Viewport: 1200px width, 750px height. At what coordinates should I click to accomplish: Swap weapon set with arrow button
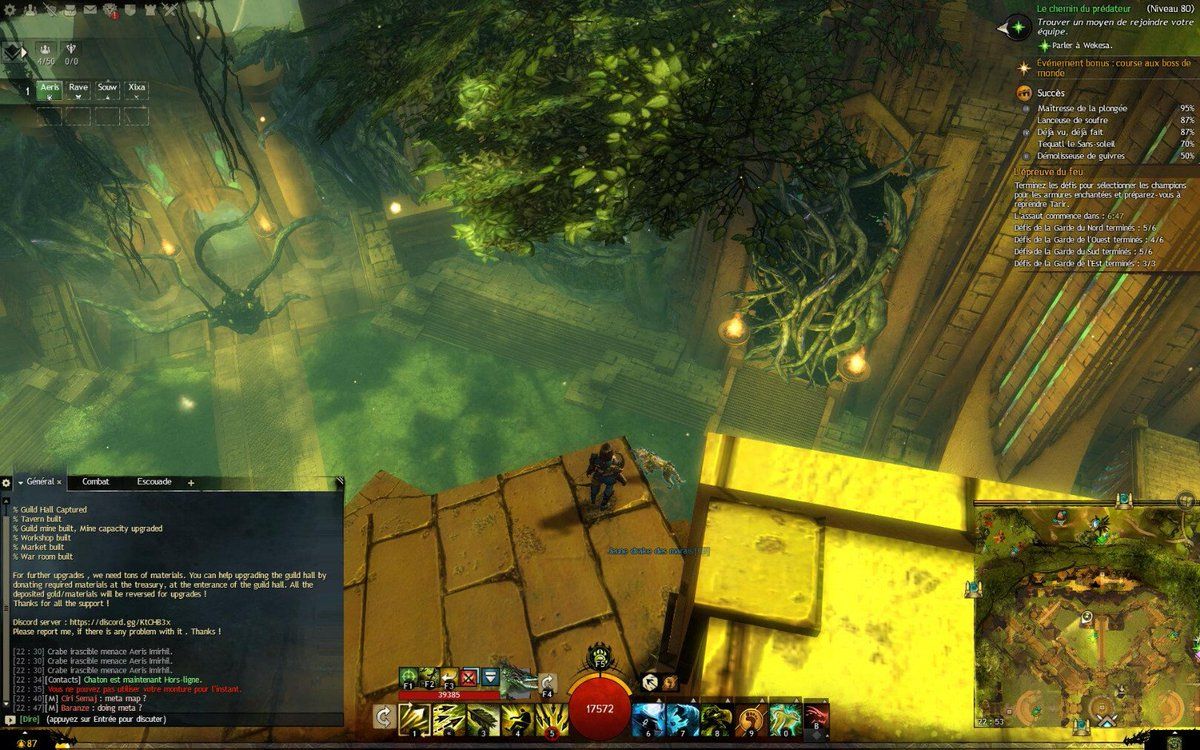(382, 716)
